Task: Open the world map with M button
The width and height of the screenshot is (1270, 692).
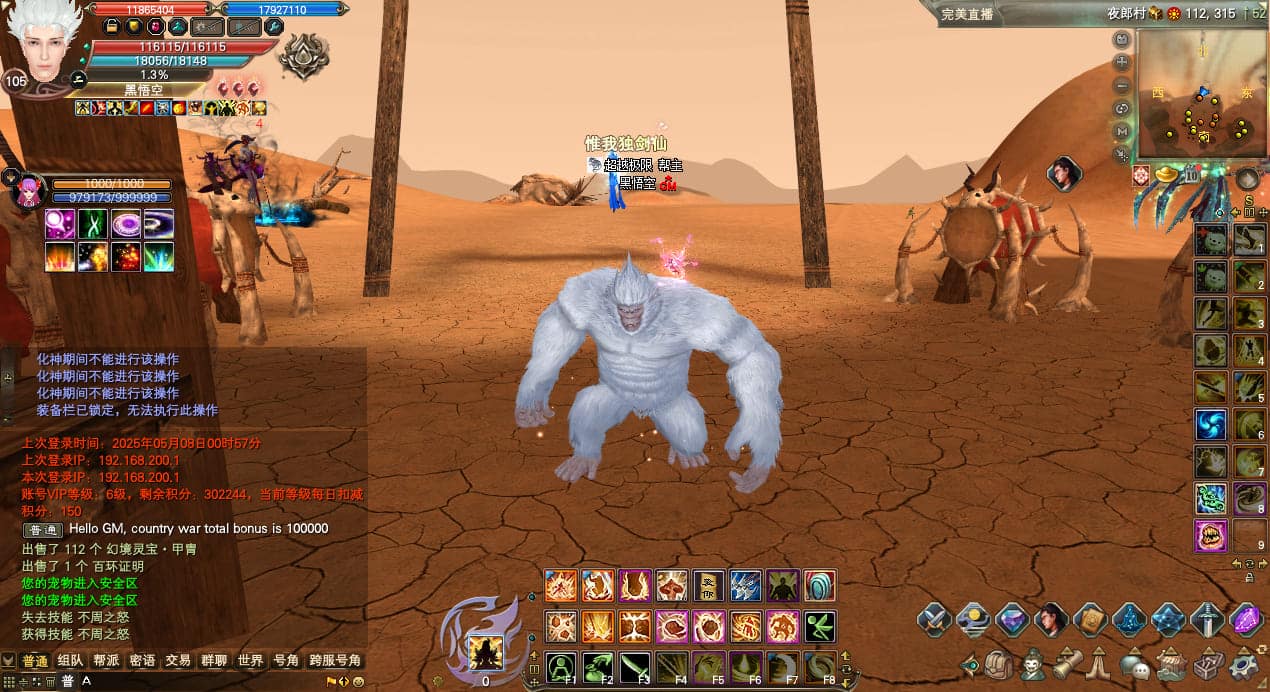Action: [x=1122, y=131]
